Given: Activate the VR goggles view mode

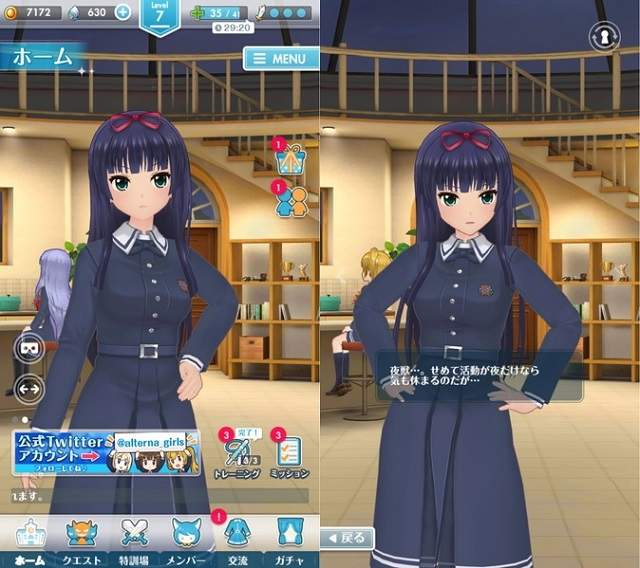Looking at the screenshot, I should coord(28,349).
